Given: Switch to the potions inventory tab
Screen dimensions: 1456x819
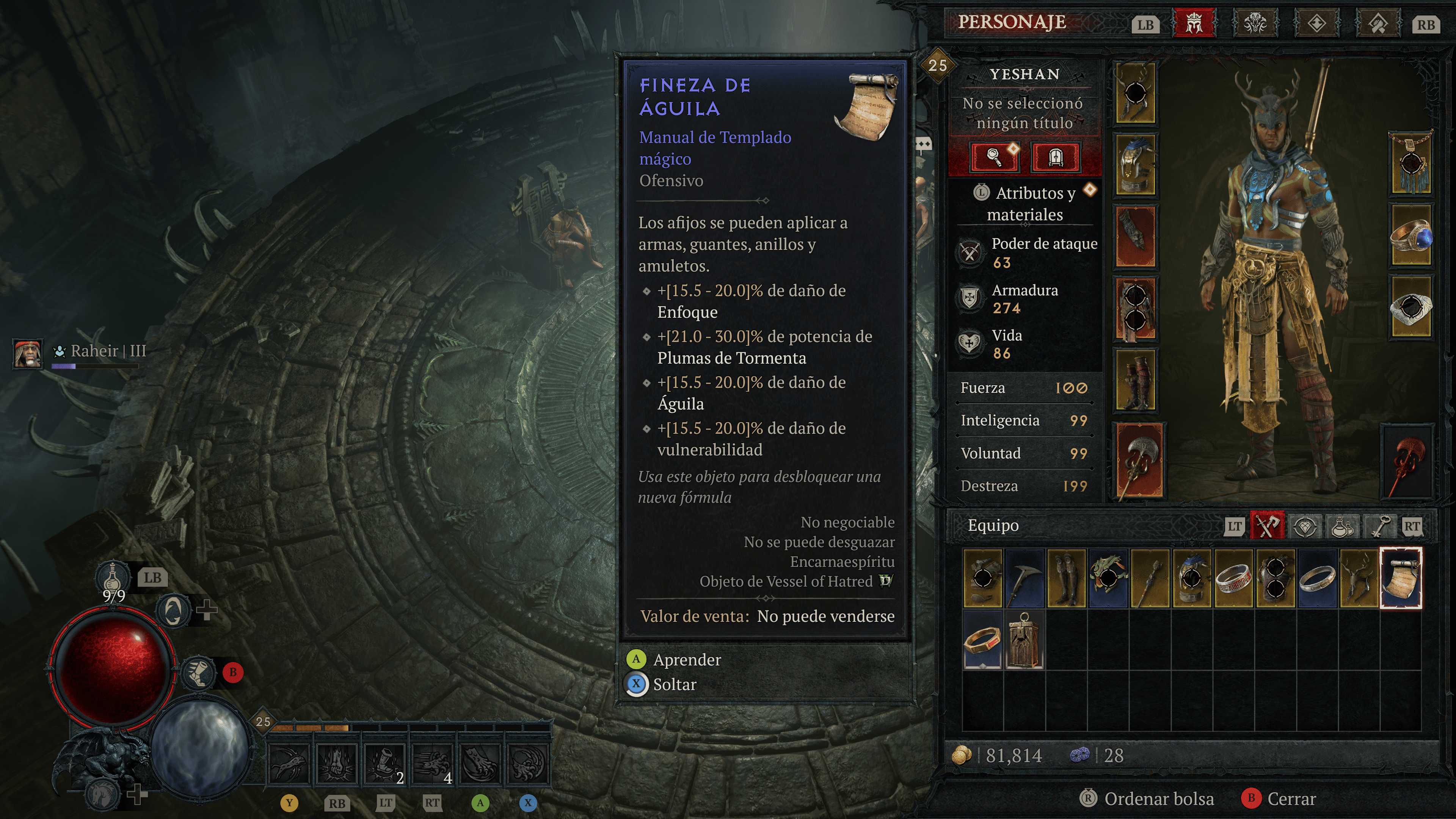Looking at the screenshot, I should coord(1342,526).
